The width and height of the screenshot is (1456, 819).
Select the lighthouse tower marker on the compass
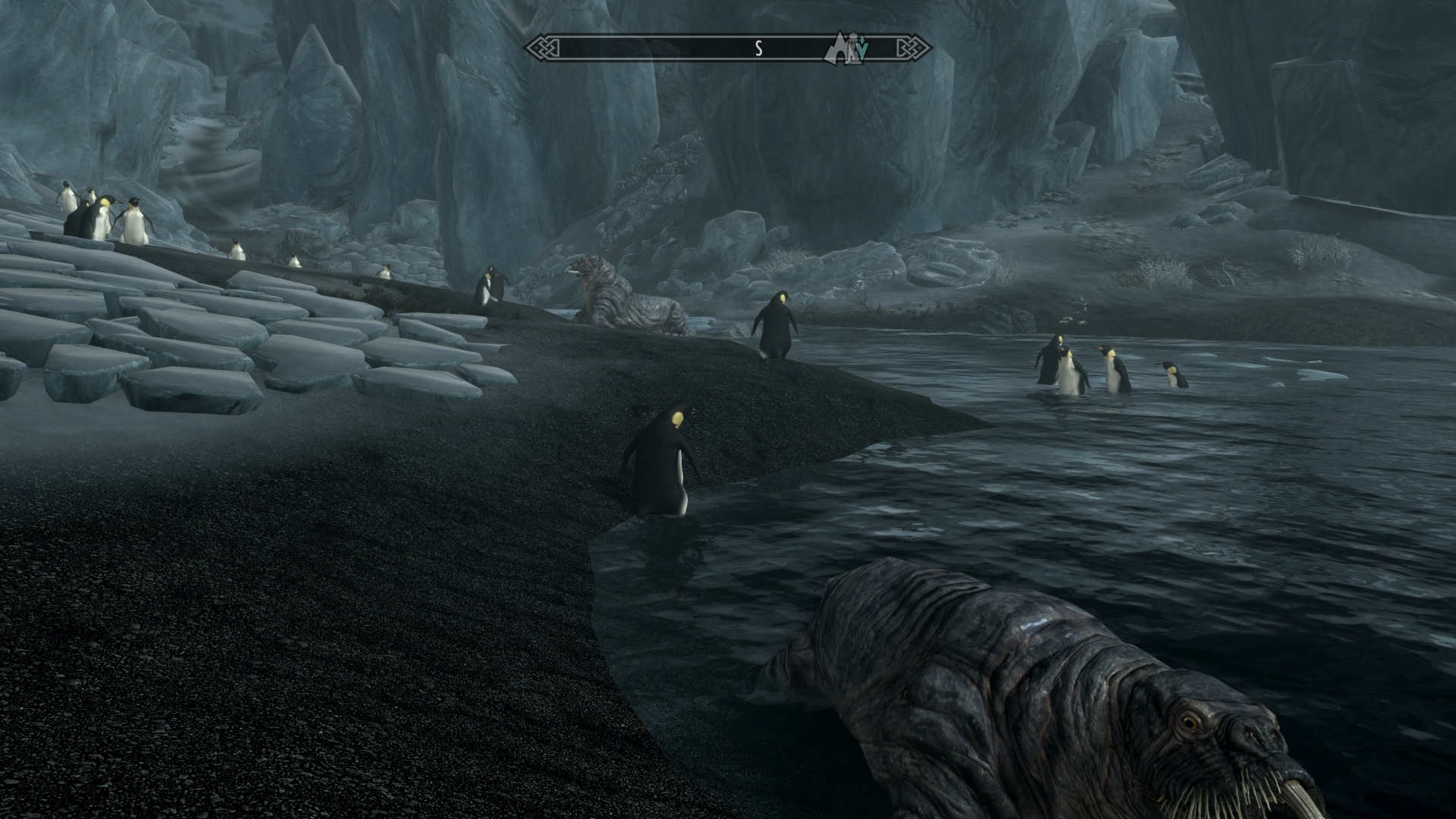pyautogui.click(x=852, y=47)
